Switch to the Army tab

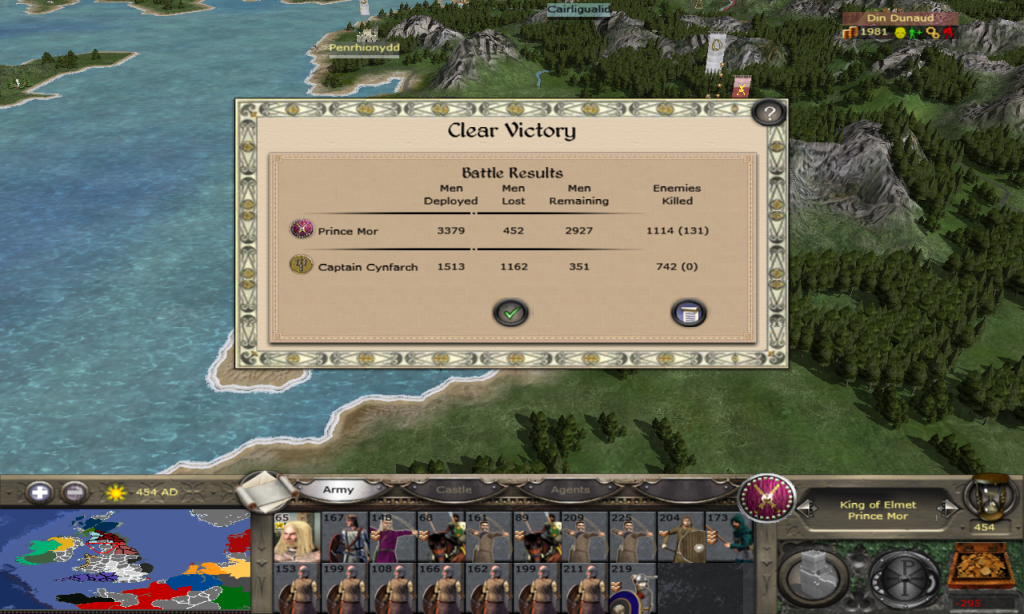[338, 490]
